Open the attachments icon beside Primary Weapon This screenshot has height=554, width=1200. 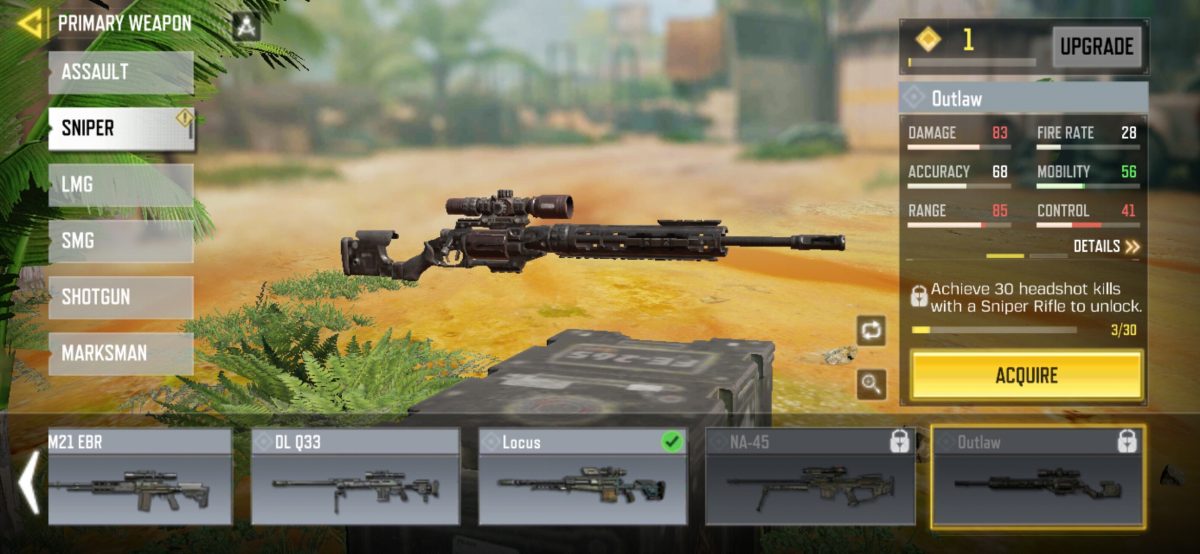(246, 26)
